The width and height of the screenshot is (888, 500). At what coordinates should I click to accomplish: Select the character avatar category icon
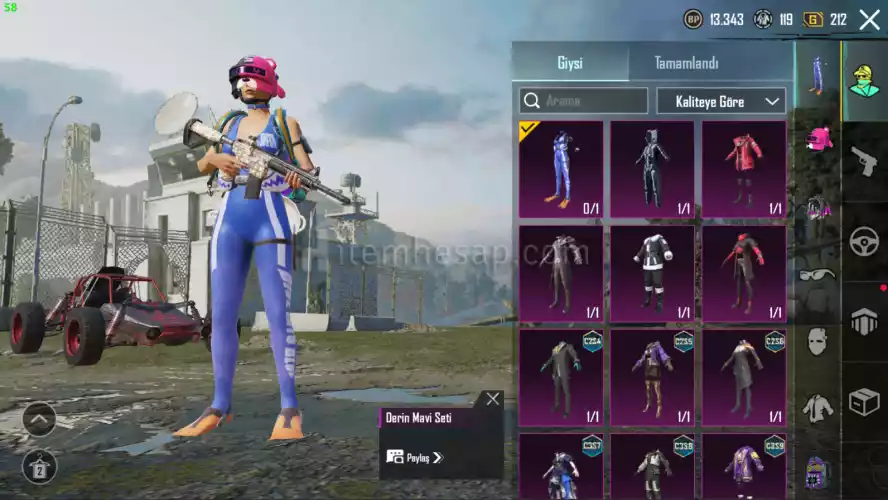click(864, 79)
